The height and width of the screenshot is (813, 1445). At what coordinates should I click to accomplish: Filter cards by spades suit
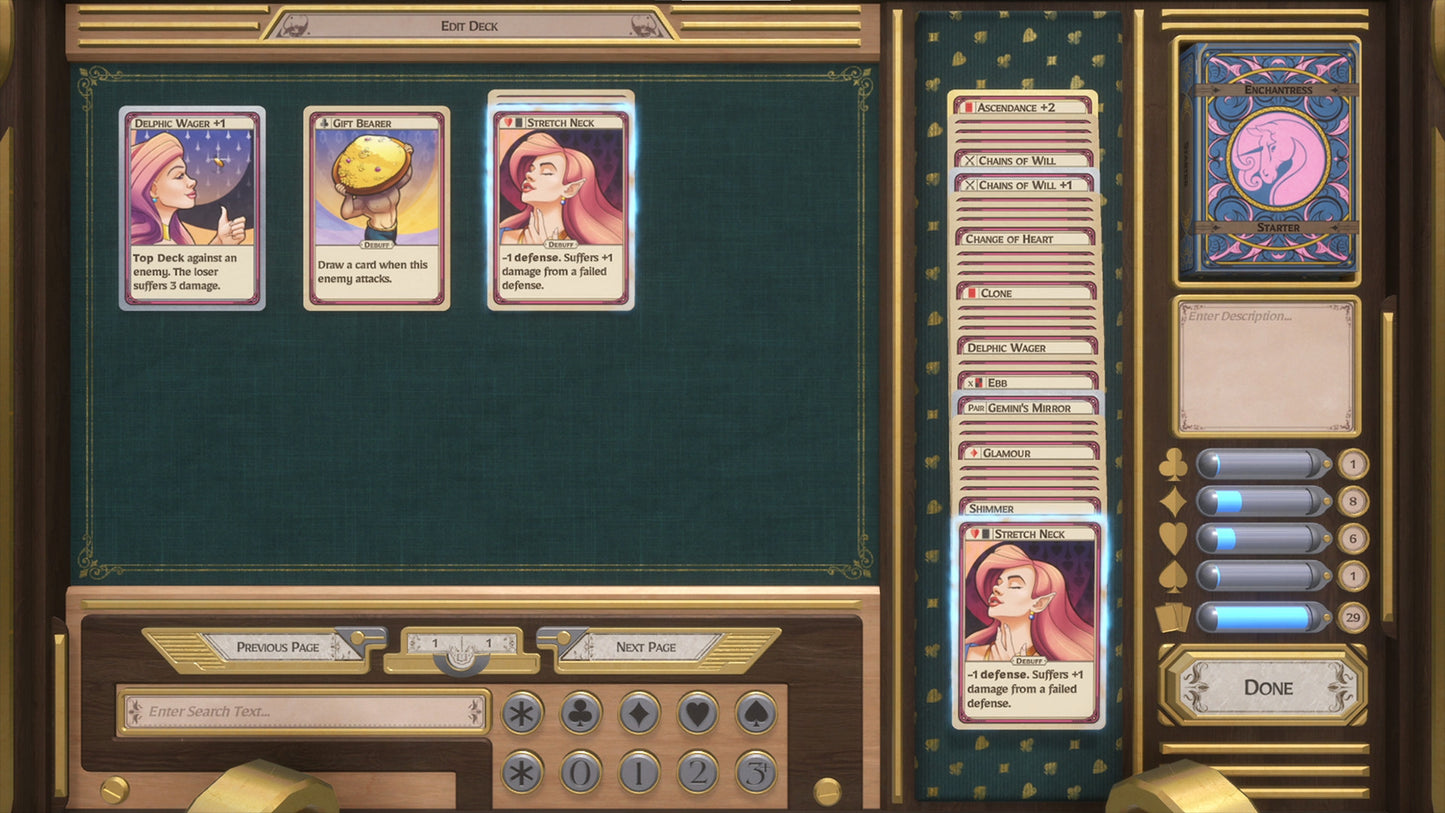point(756,713)
